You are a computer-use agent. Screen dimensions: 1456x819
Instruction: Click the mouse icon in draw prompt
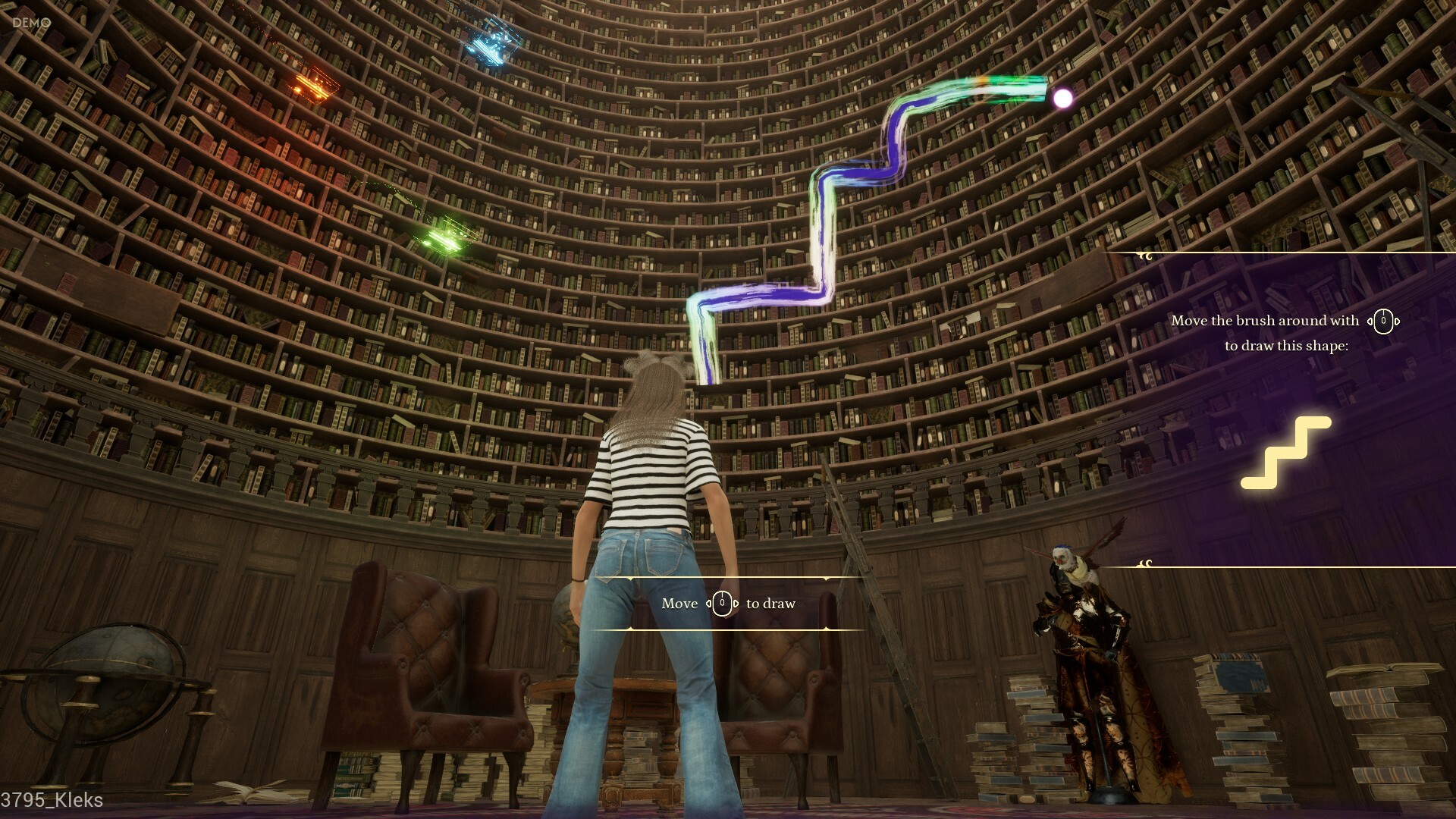tap(720, 604)
